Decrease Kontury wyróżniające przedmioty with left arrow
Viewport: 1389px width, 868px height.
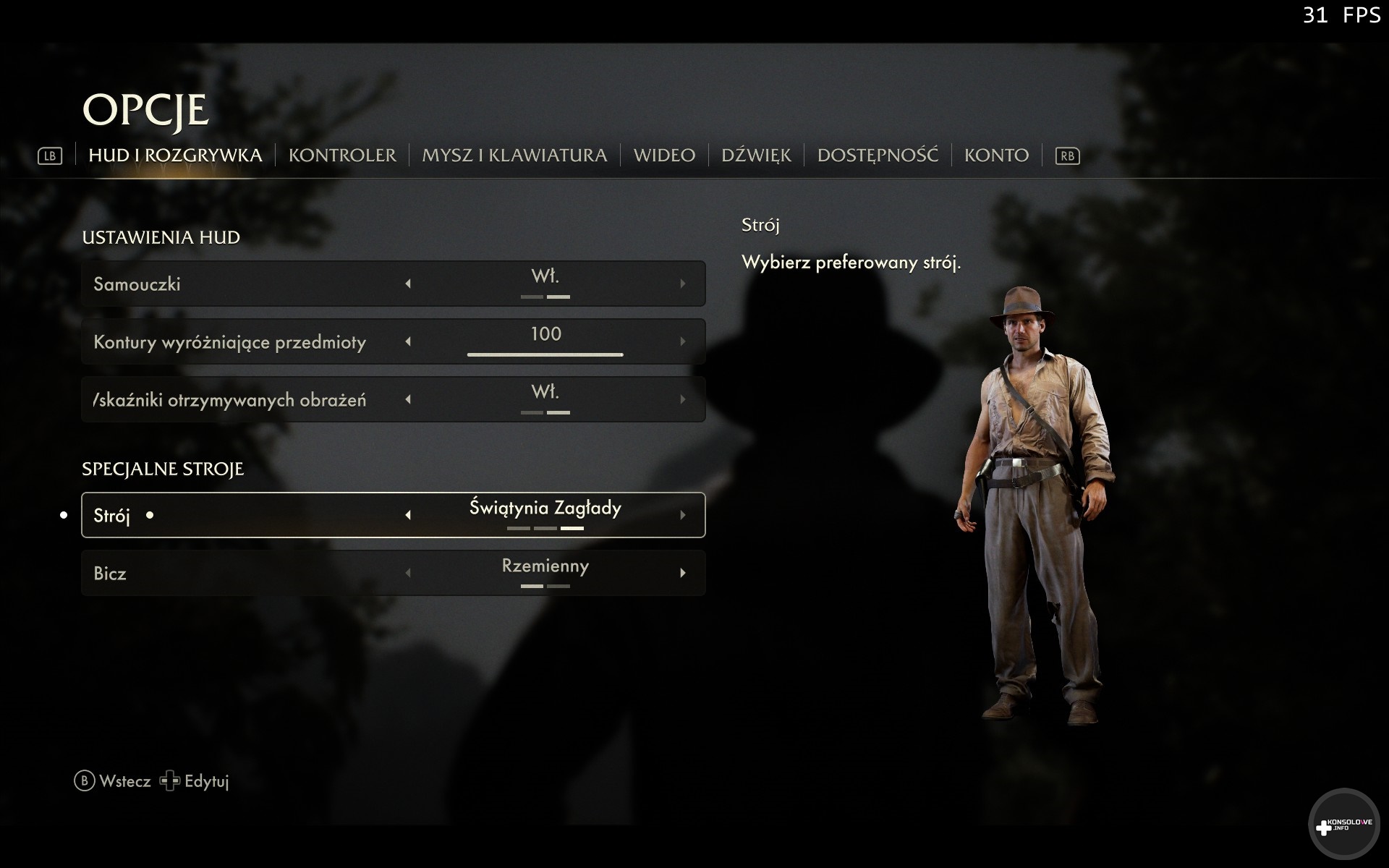pos(408,341)
